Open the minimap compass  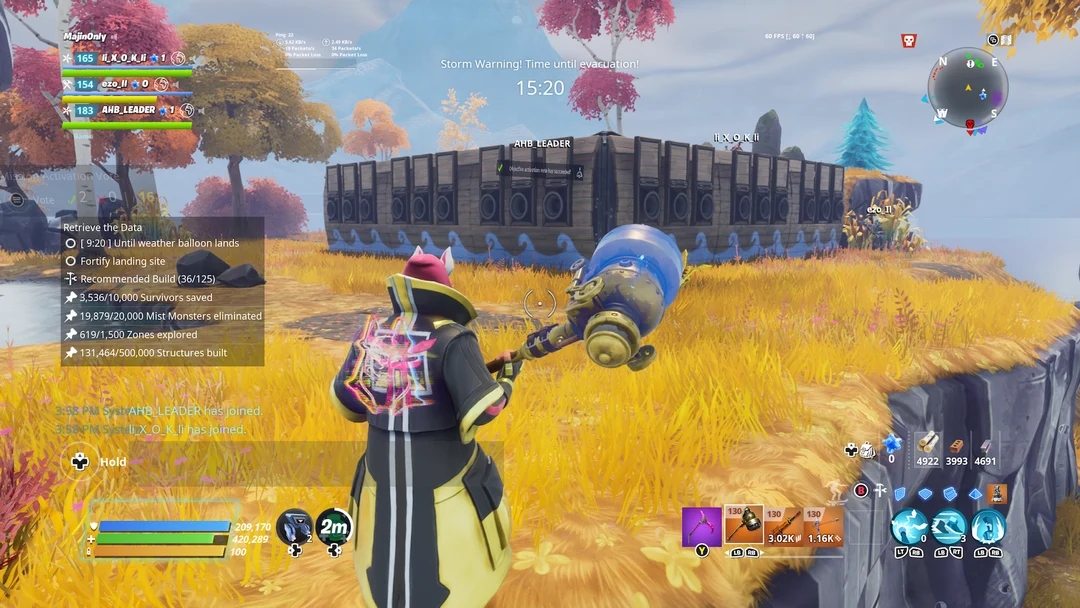tap(968, 88)
